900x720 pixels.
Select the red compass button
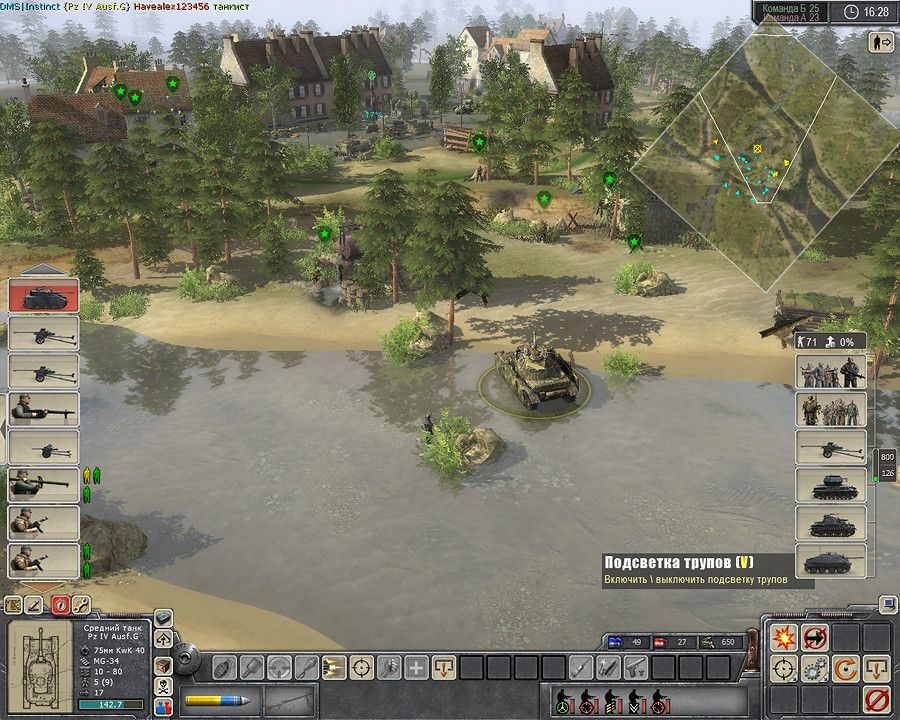point(58,605)
